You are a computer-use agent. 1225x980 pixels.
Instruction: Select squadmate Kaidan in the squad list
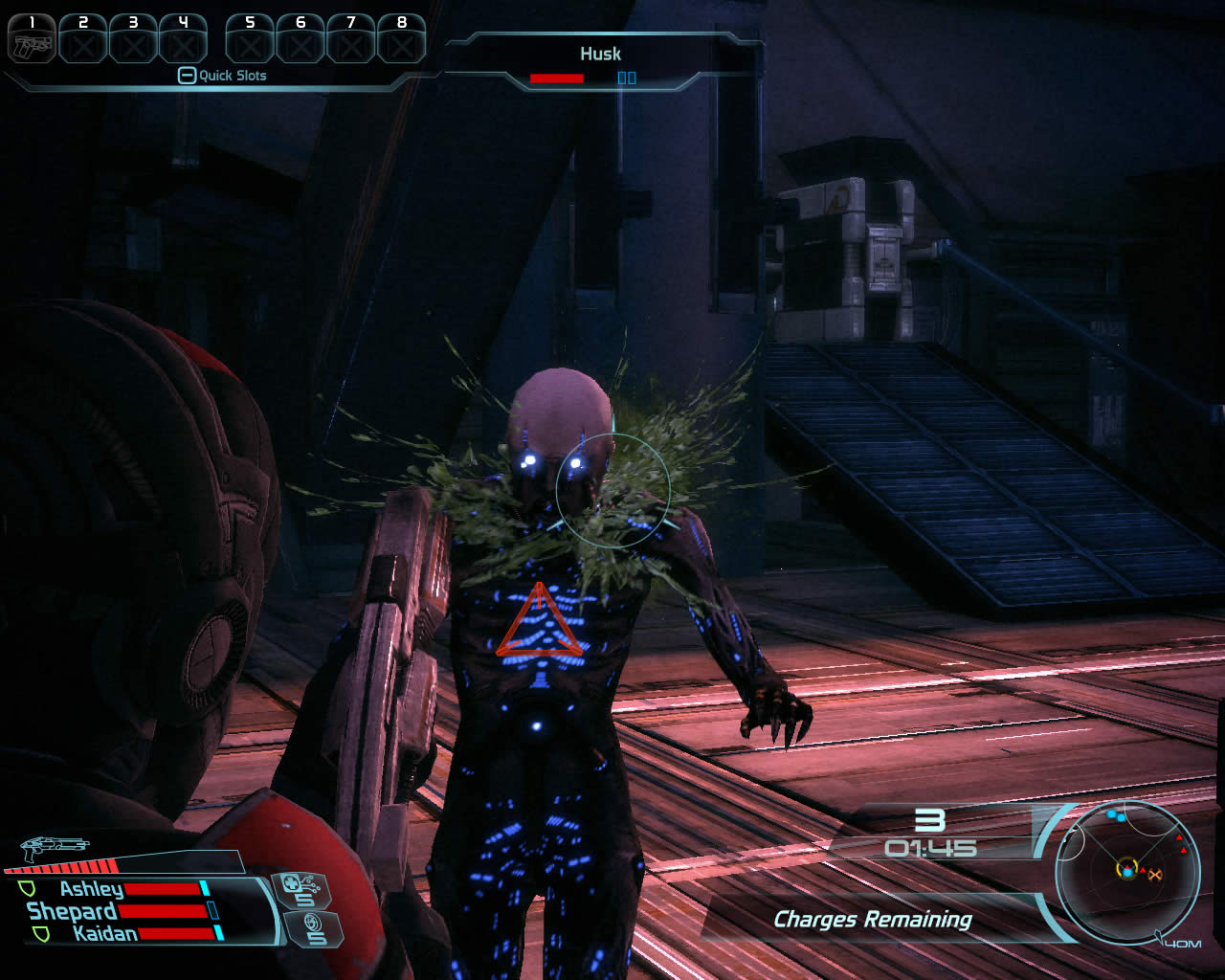click(104, 933)
